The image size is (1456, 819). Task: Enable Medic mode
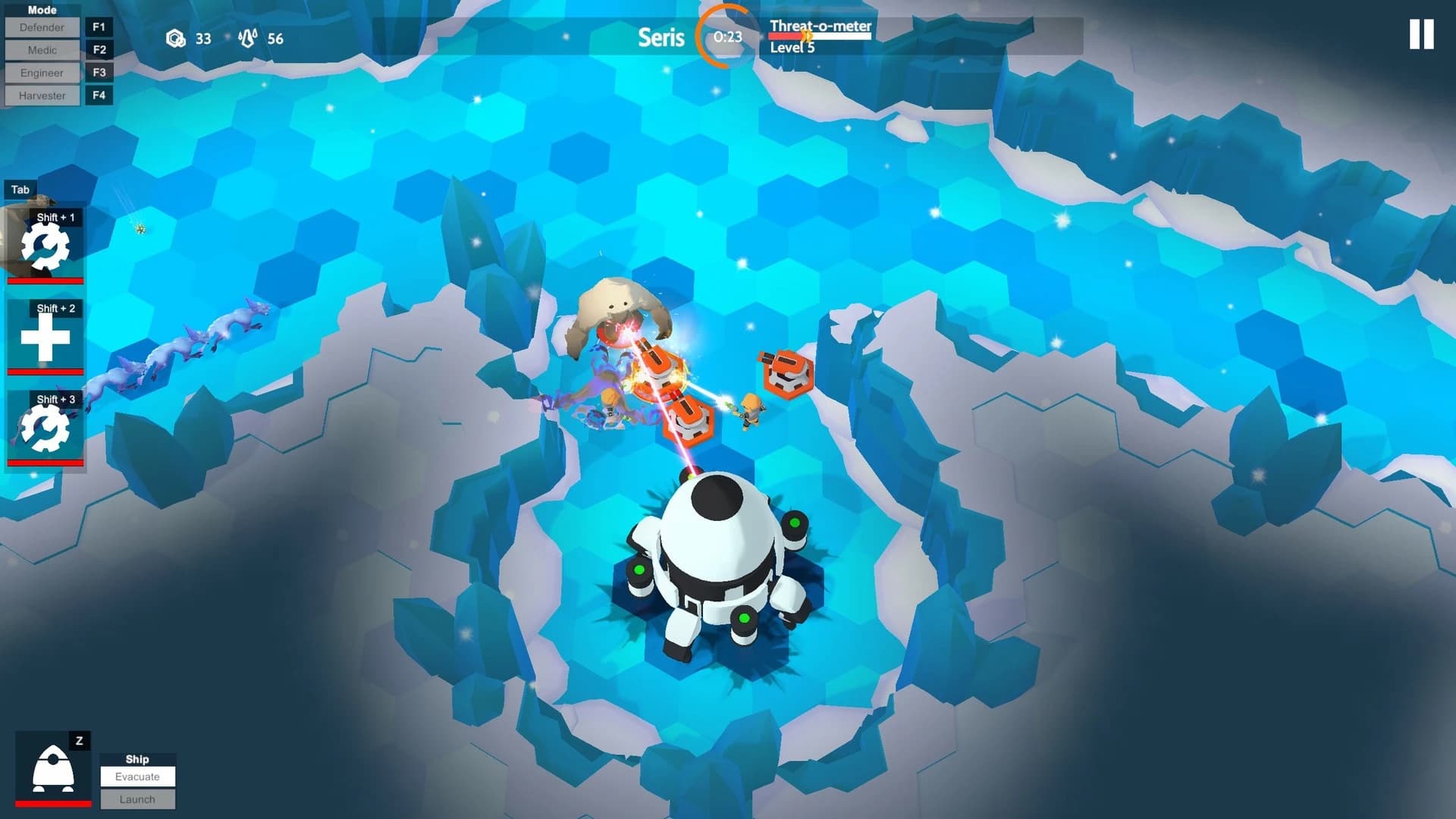42,50
